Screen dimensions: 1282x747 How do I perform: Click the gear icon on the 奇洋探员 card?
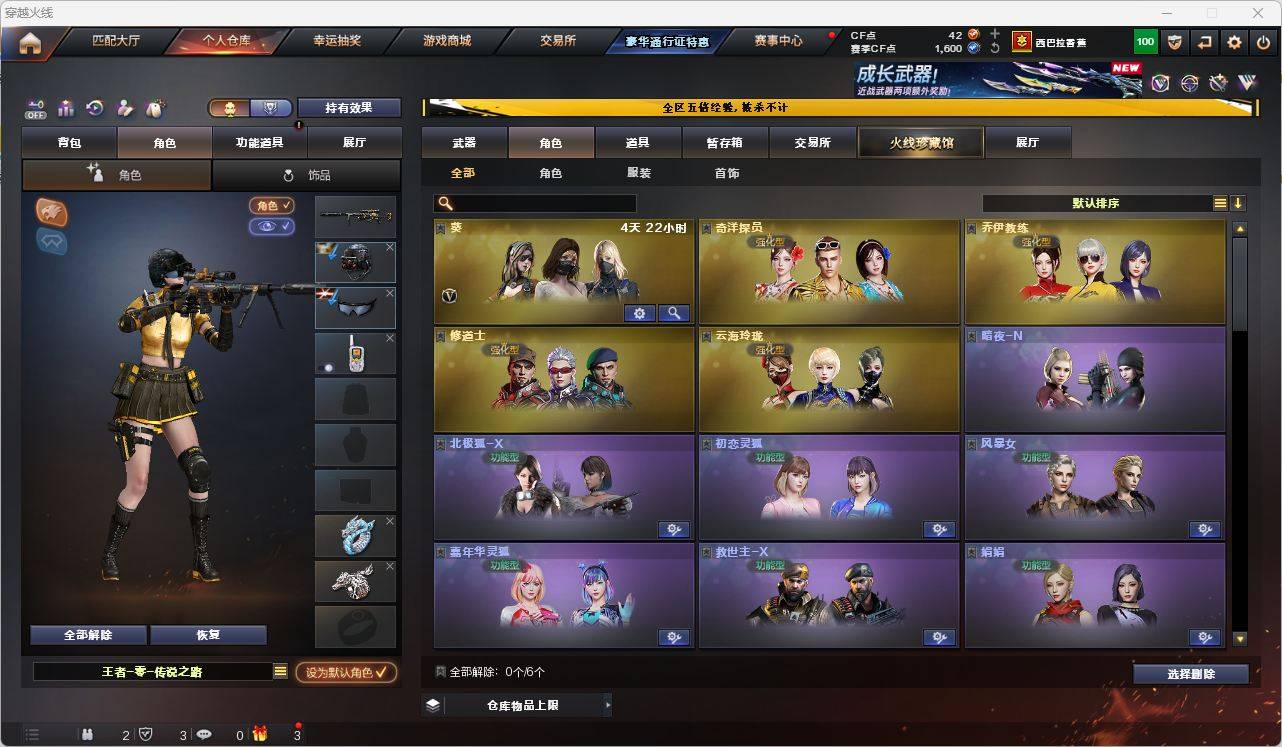939,313
